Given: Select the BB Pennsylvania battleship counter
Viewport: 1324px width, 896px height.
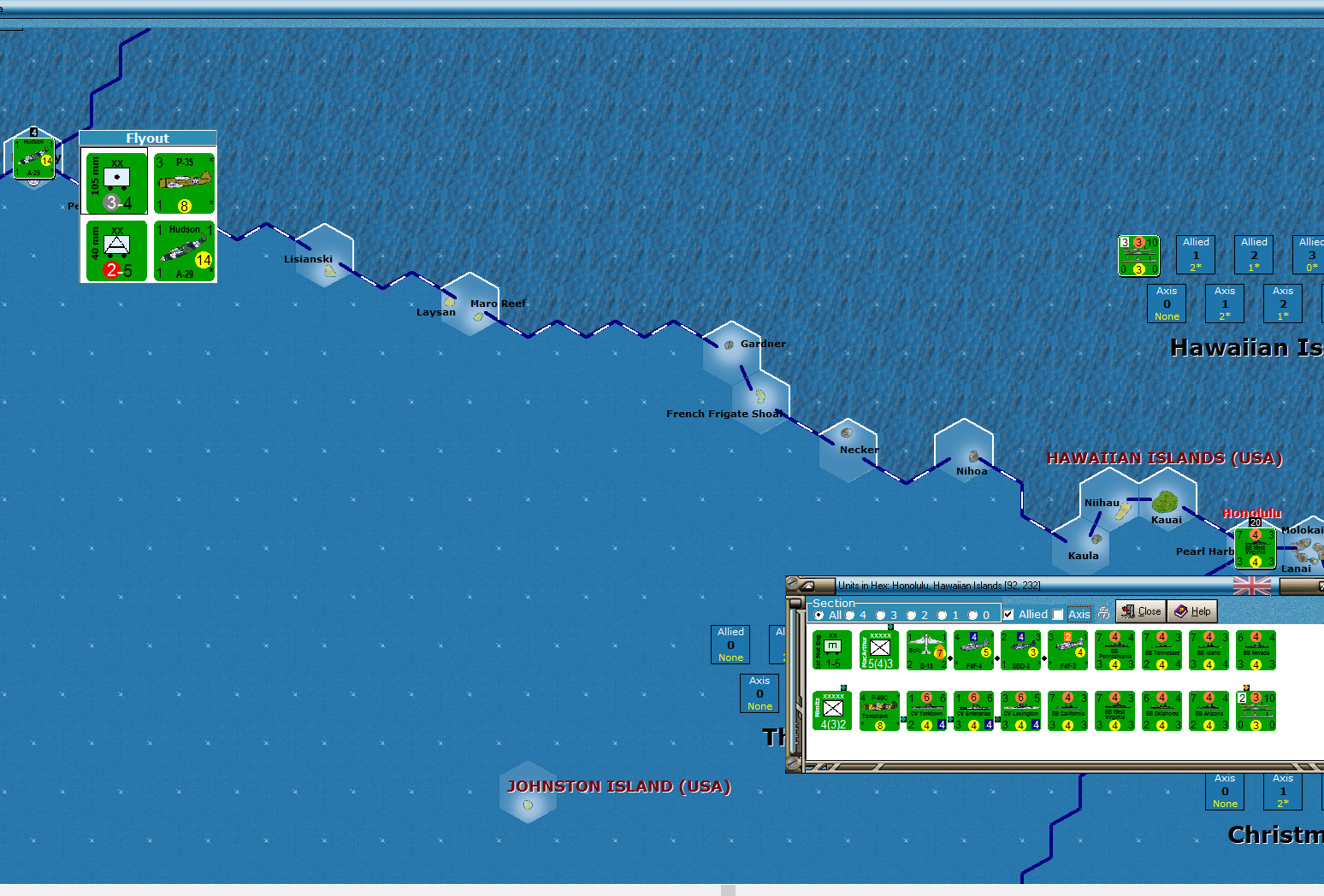Looking at the screenshot, I should pos(1114,650).
